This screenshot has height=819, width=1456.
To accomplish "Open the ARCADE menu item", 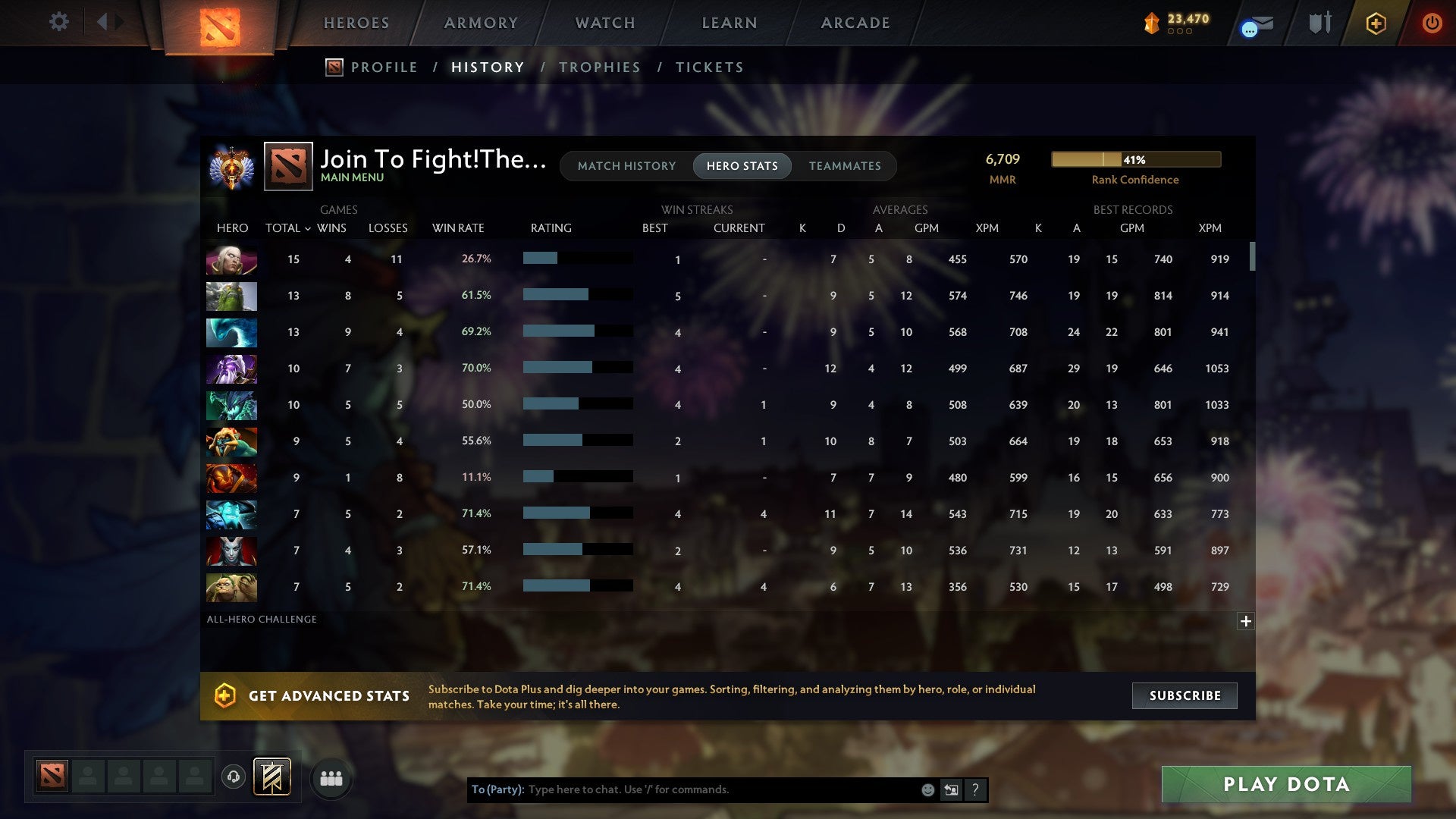I will (855, 23).
